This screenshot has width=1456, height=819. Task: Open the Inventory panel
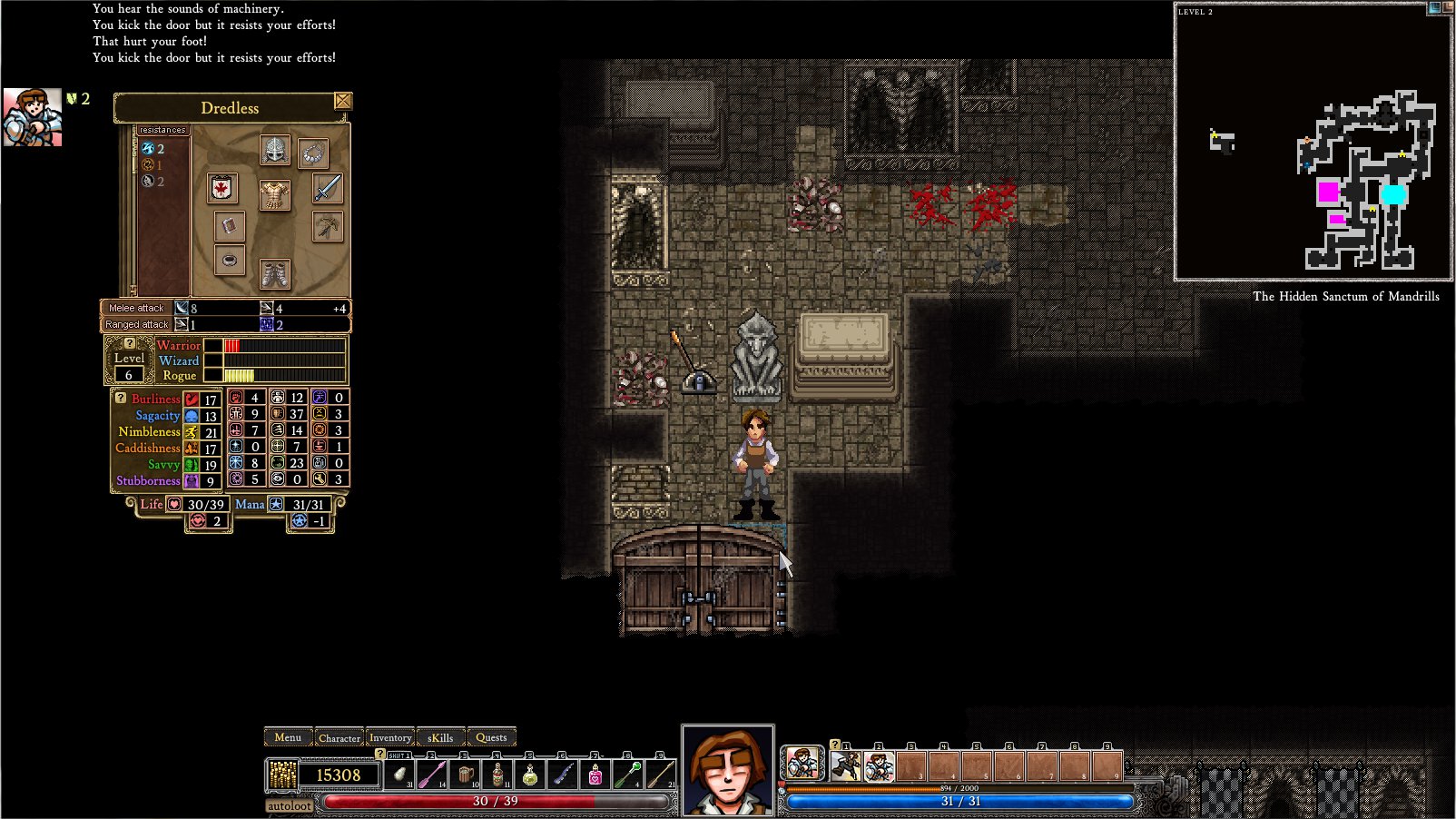coord(390,737)
